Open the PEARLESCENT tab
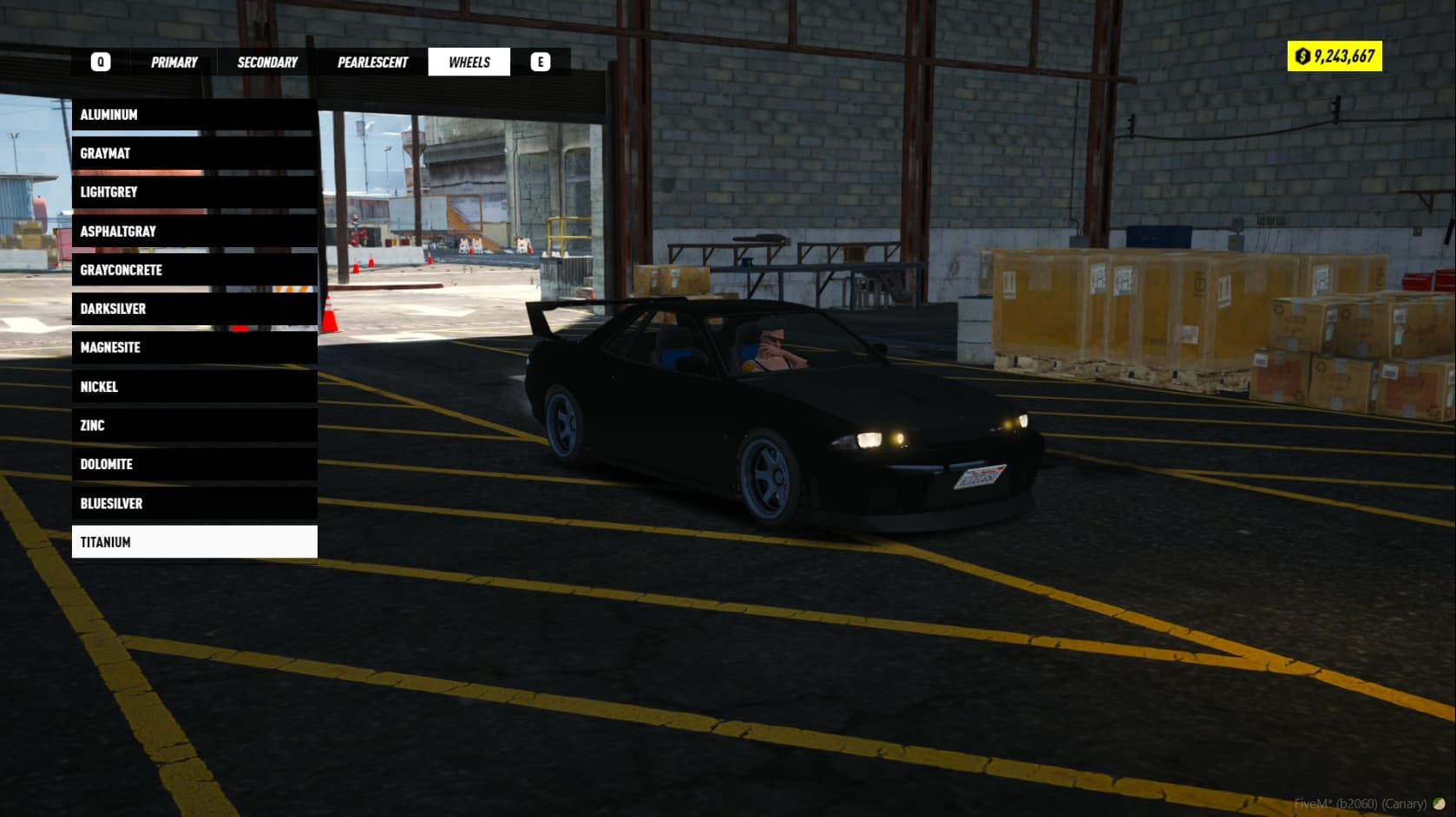 372,62
